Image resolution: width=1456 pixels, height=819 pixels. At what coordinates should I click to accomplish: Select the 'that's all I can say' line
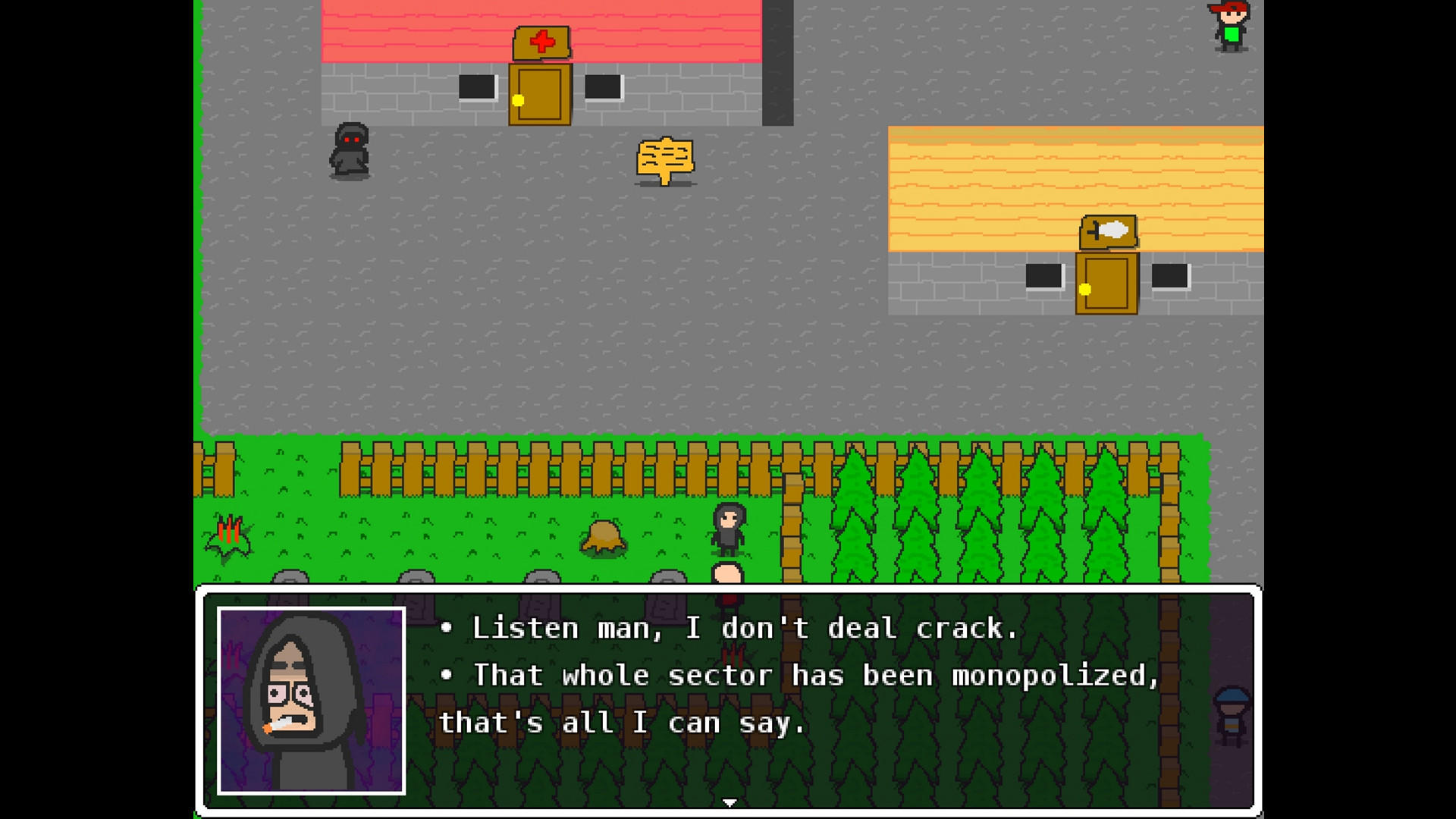point(622,722)
